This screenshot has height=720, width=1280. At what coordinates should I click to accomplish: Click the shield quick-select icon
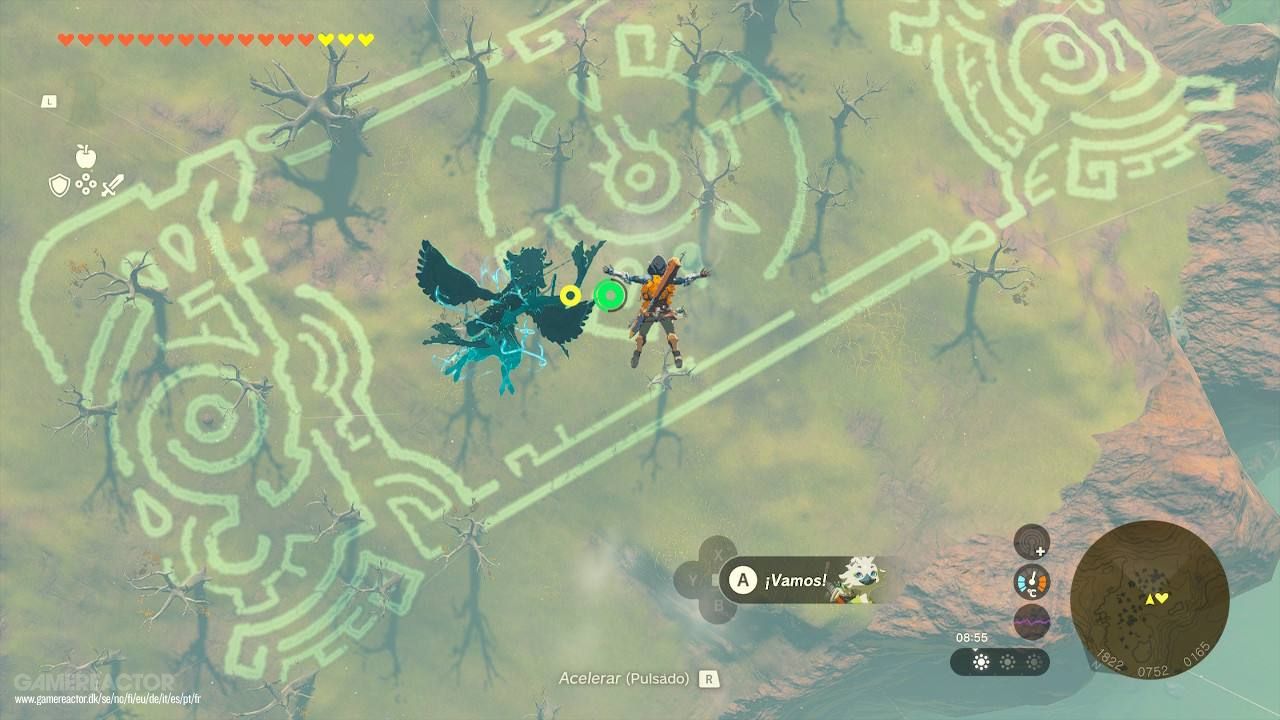(x=59, y=185)
